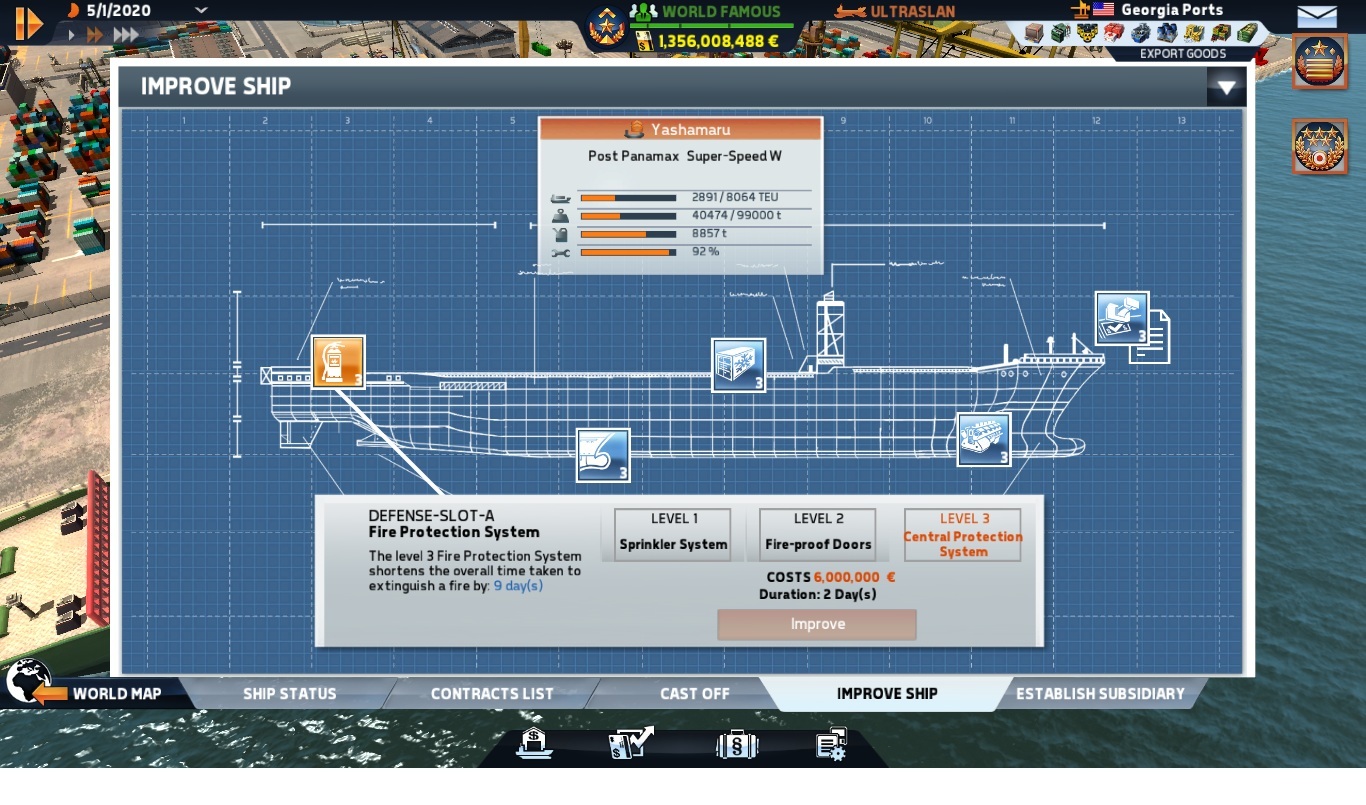
Task: Select Level 3 Central Protection System
Action: [962, 535]
